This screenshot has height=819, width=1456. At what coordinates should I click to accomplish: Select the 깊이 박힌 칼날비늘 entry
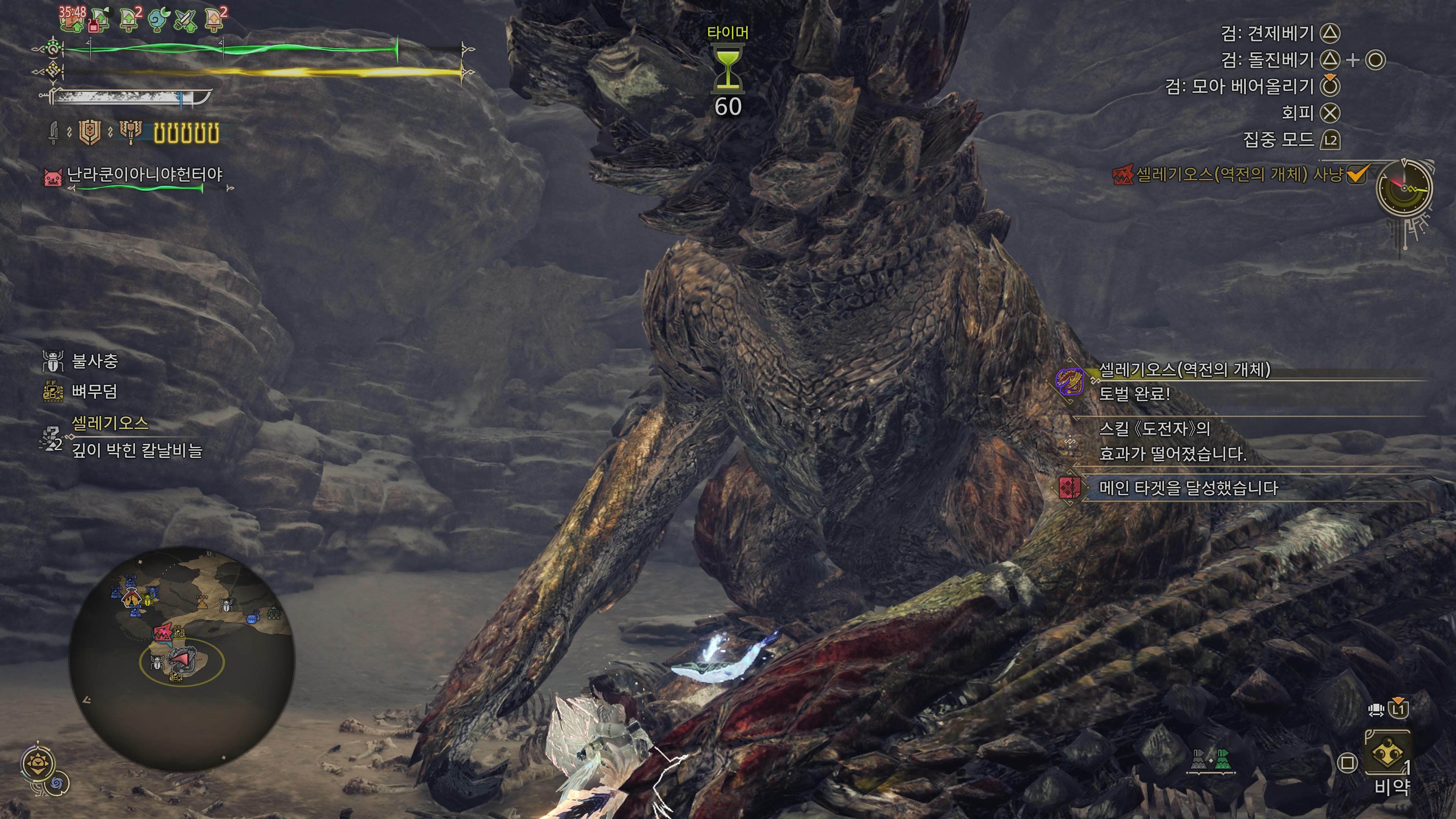(137, 450)
